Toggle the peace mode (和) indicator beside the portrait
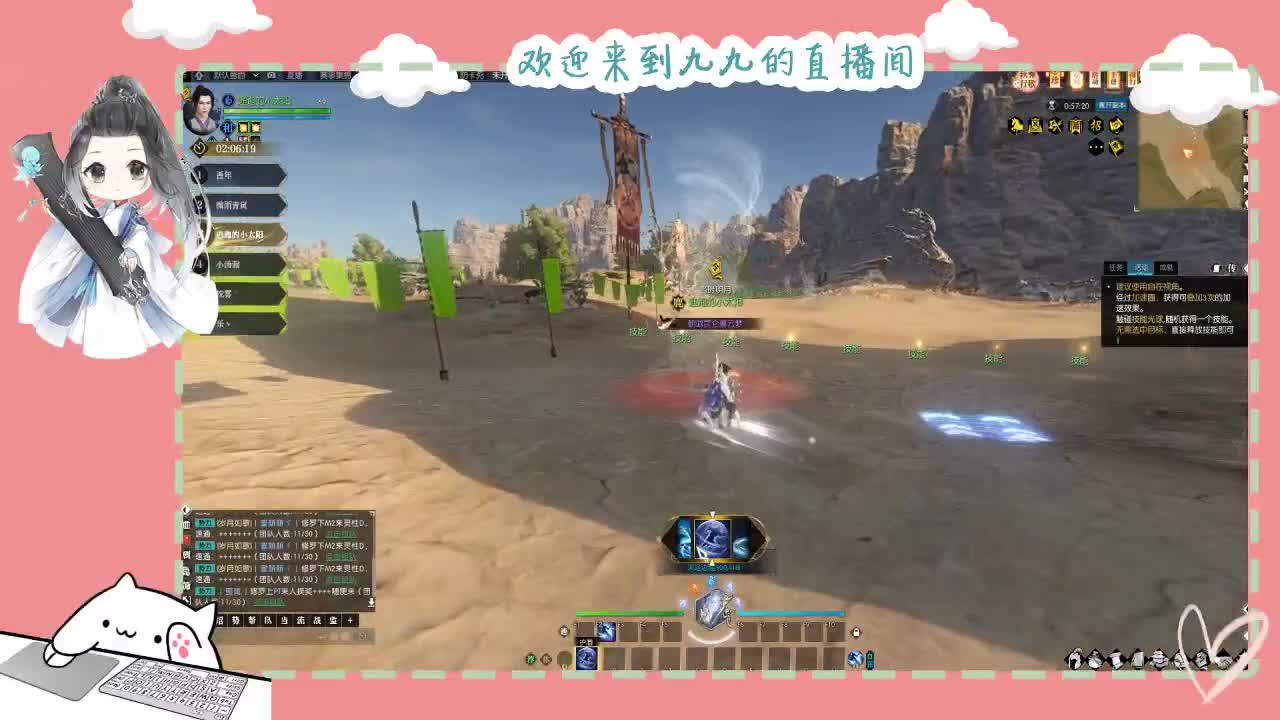The width and height of the screenshot is (1280, 720). point(228,128)
